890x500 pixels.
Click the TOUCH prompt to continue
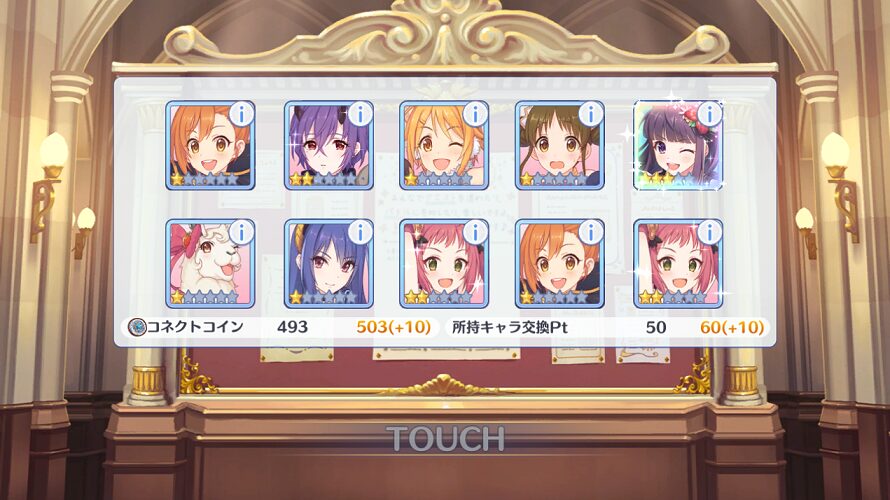(445, 438)
